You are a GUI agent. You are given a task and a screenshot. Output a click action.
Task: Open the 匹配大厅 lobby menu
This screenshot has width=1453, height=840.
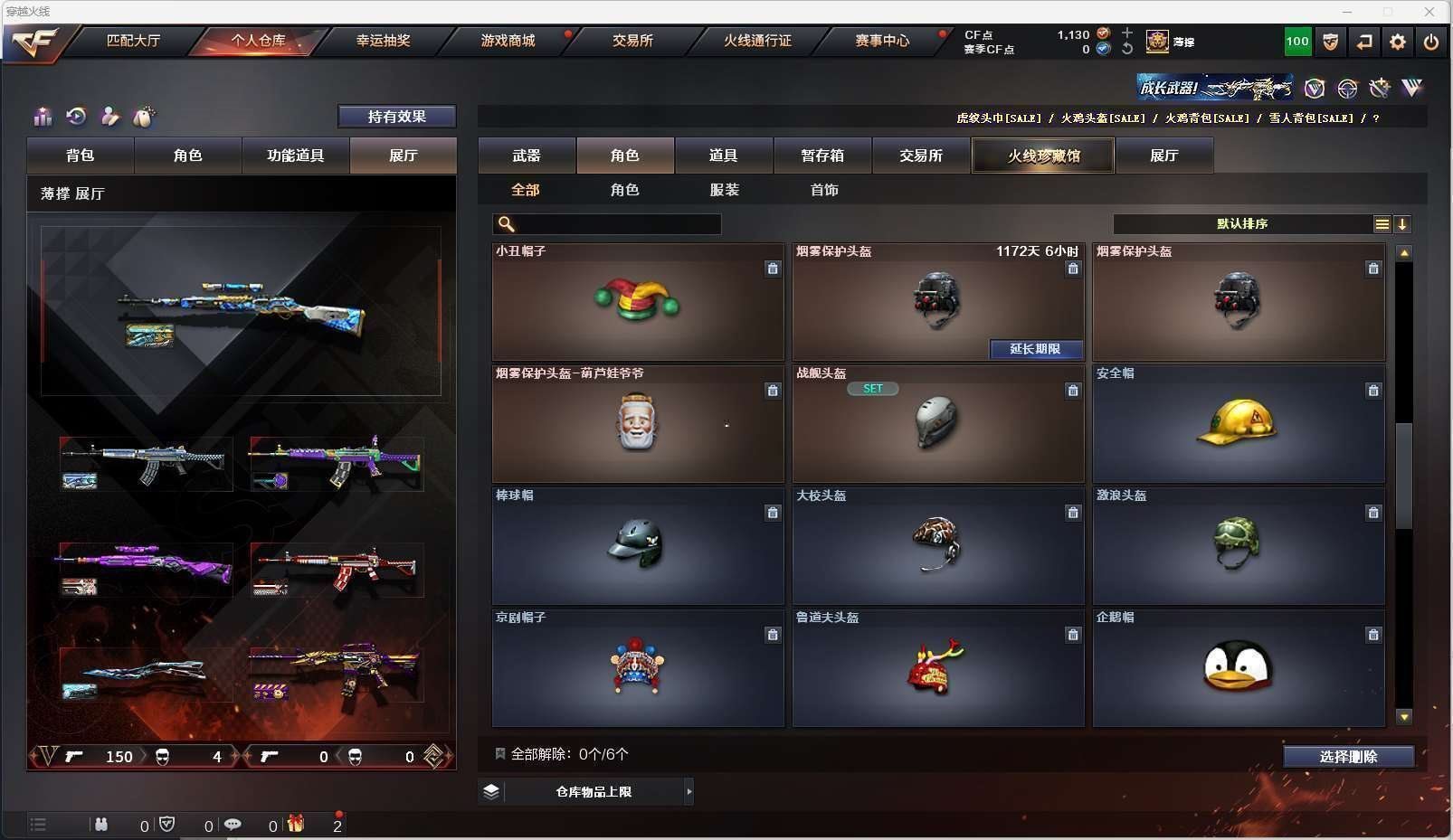coord(133,41)
